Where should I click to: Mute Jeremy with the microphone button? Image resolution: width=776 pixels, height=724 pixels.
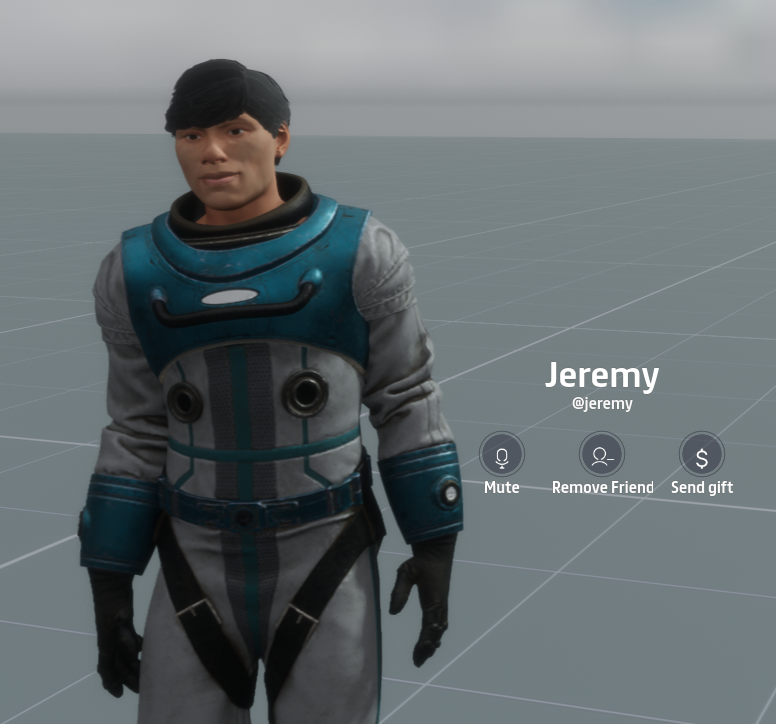(x=501, y=455)
